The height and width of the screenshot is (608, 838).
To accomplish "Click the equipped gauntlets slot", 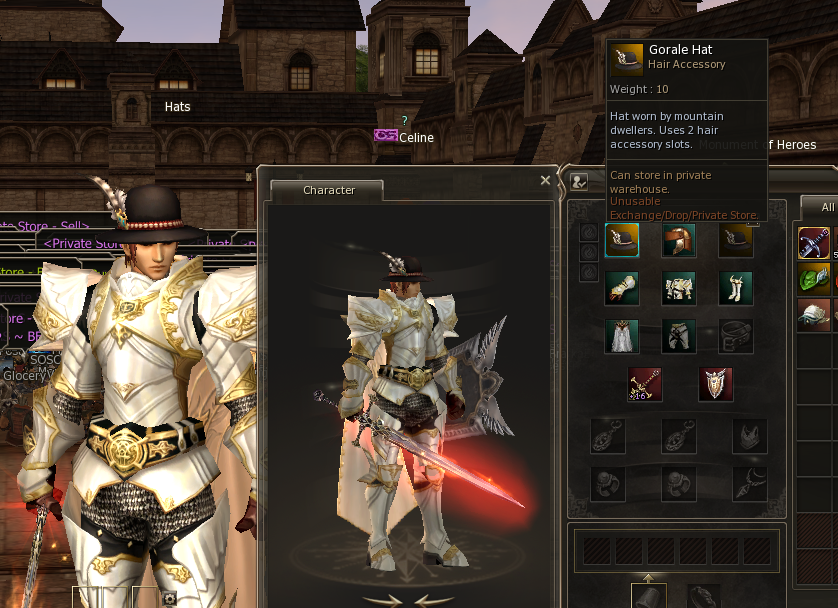I will coord(622,288).
